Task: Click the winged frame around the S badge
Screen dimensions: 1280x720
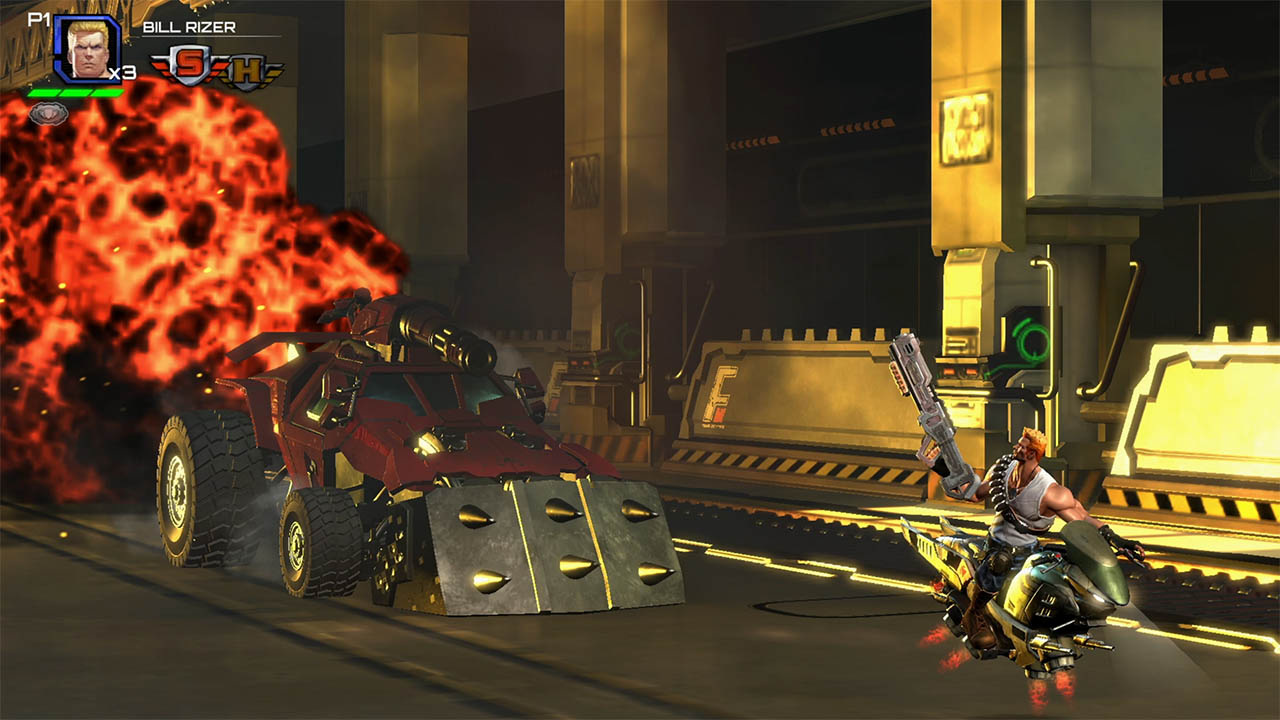Action: (163, 67)
